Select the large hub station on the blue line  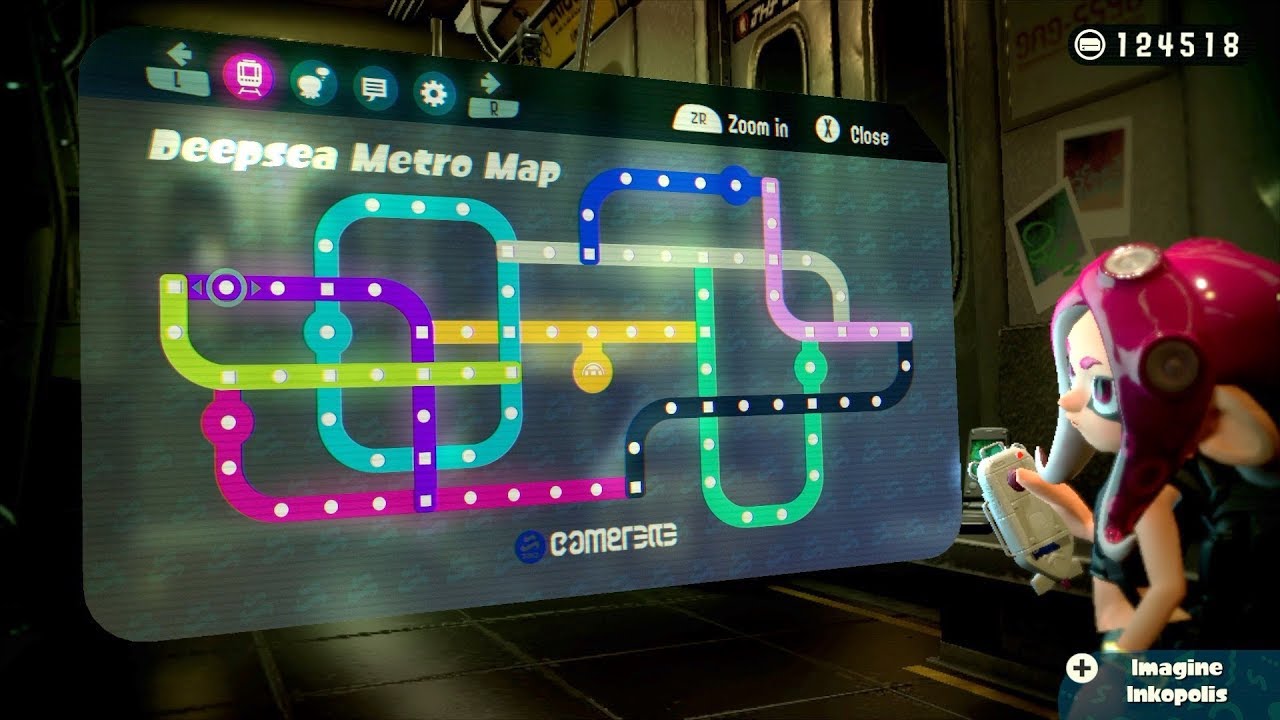[736, 185]
